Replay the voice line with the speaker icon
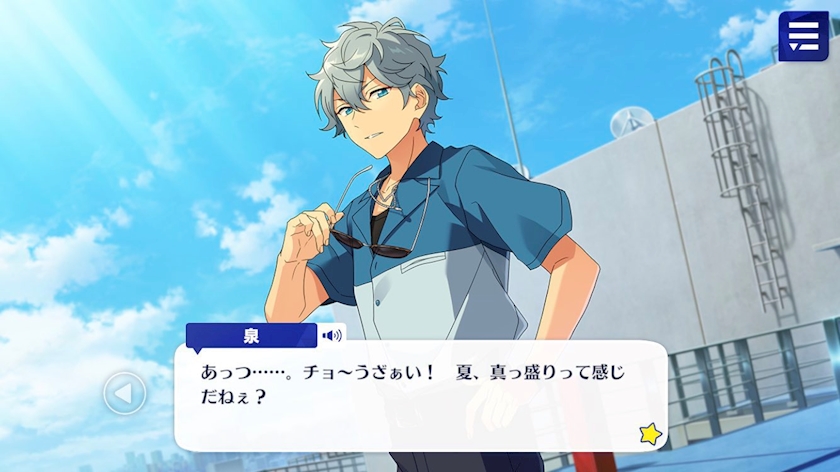 coord(332,336)
